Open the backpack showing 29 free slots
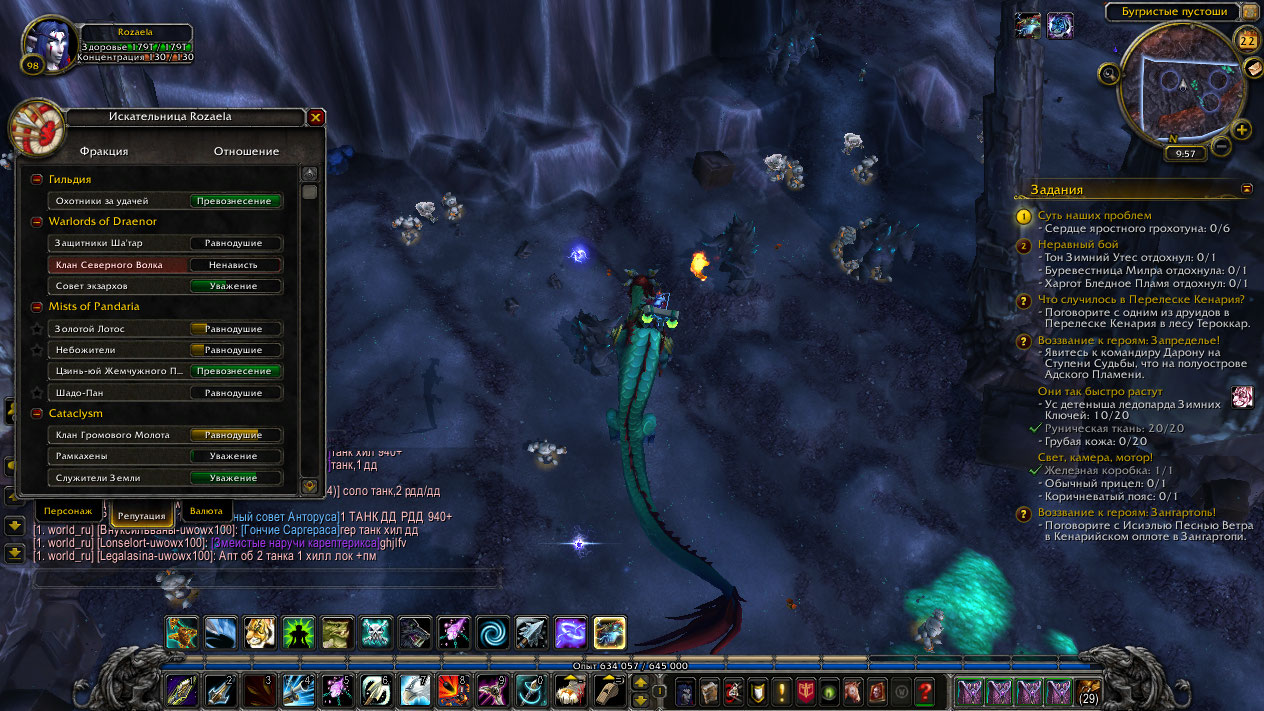This screenshot has width=1264, height=711. (x=1088, y=690)
